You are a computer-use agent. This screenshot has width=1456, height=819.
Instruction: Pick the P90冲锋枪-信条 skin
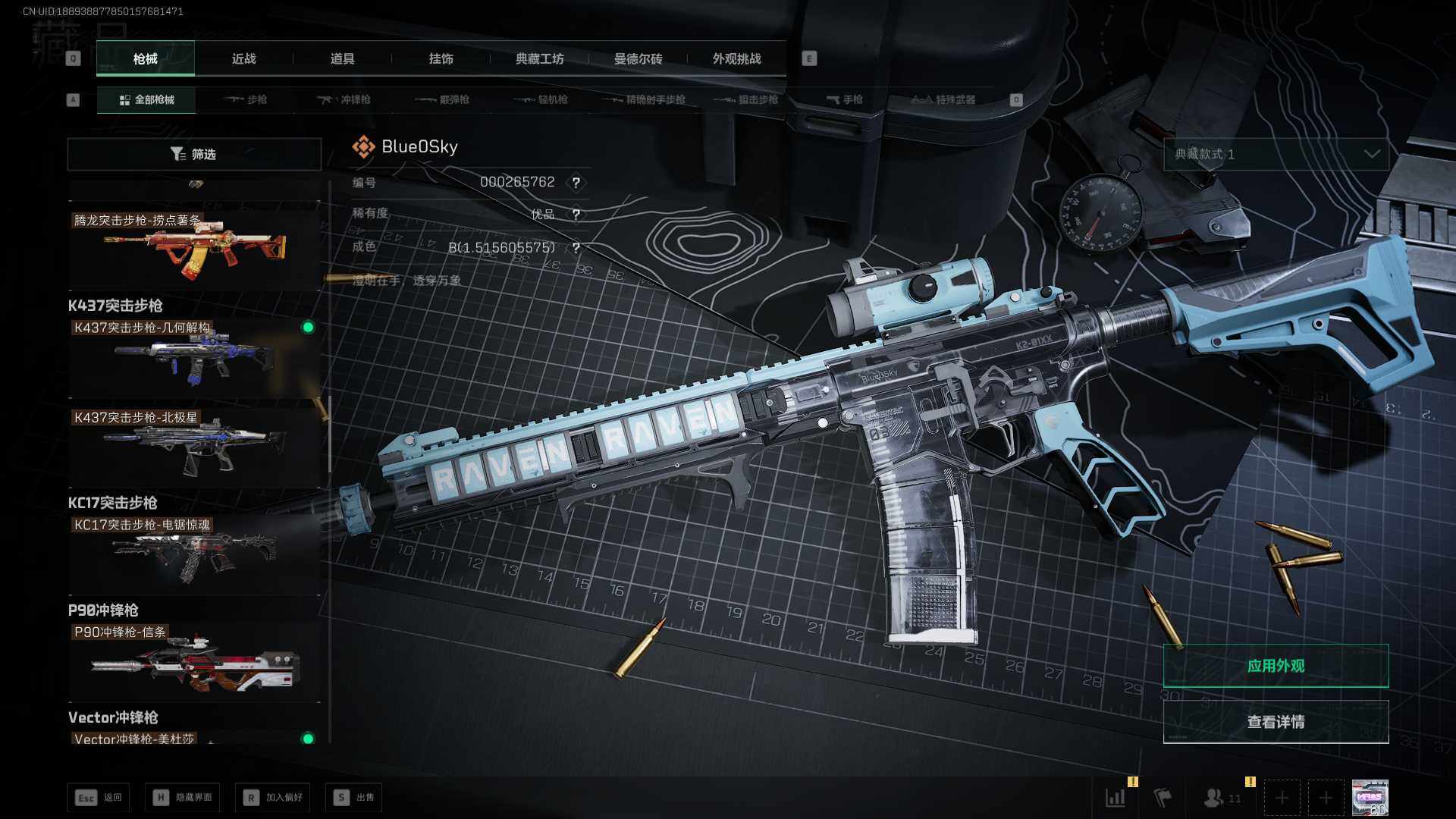tap(194, 661)
